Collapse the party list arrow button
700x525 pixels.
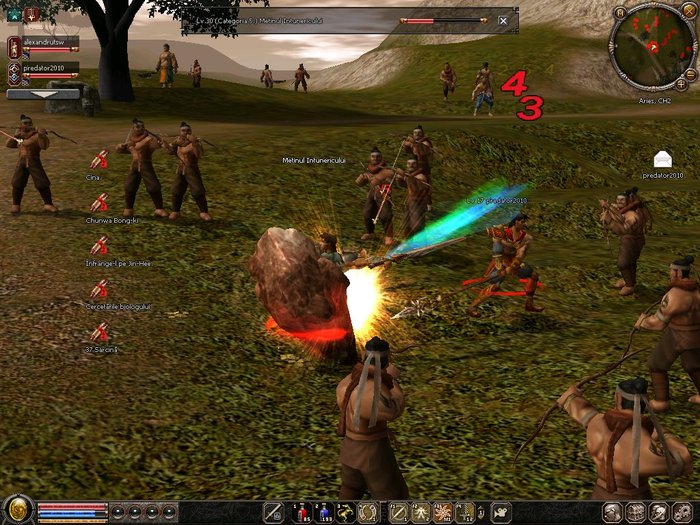(x=43, y=94)
